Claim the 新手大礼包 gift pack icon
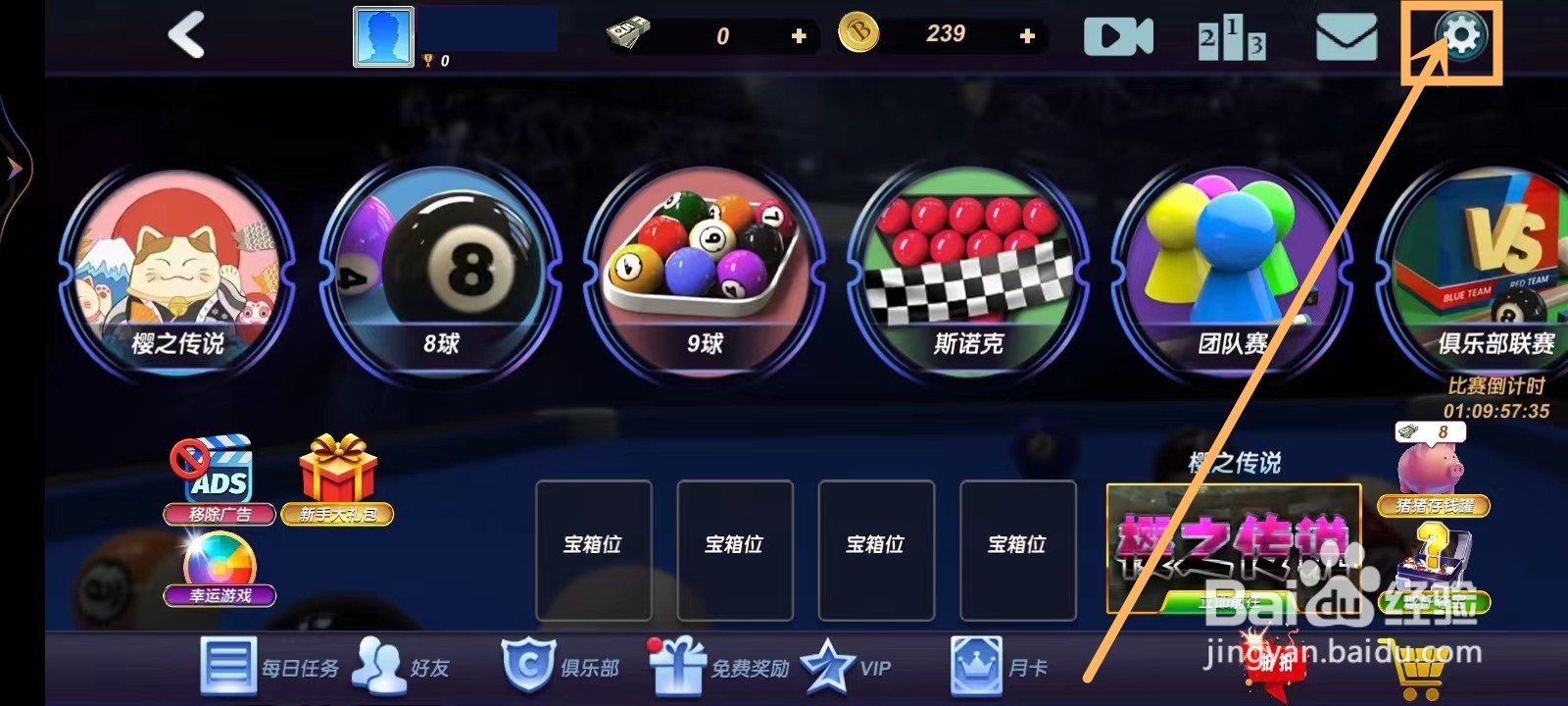The width and height of the screenshot is (1568, 706). pyautogui.click(x=338, y=480)
